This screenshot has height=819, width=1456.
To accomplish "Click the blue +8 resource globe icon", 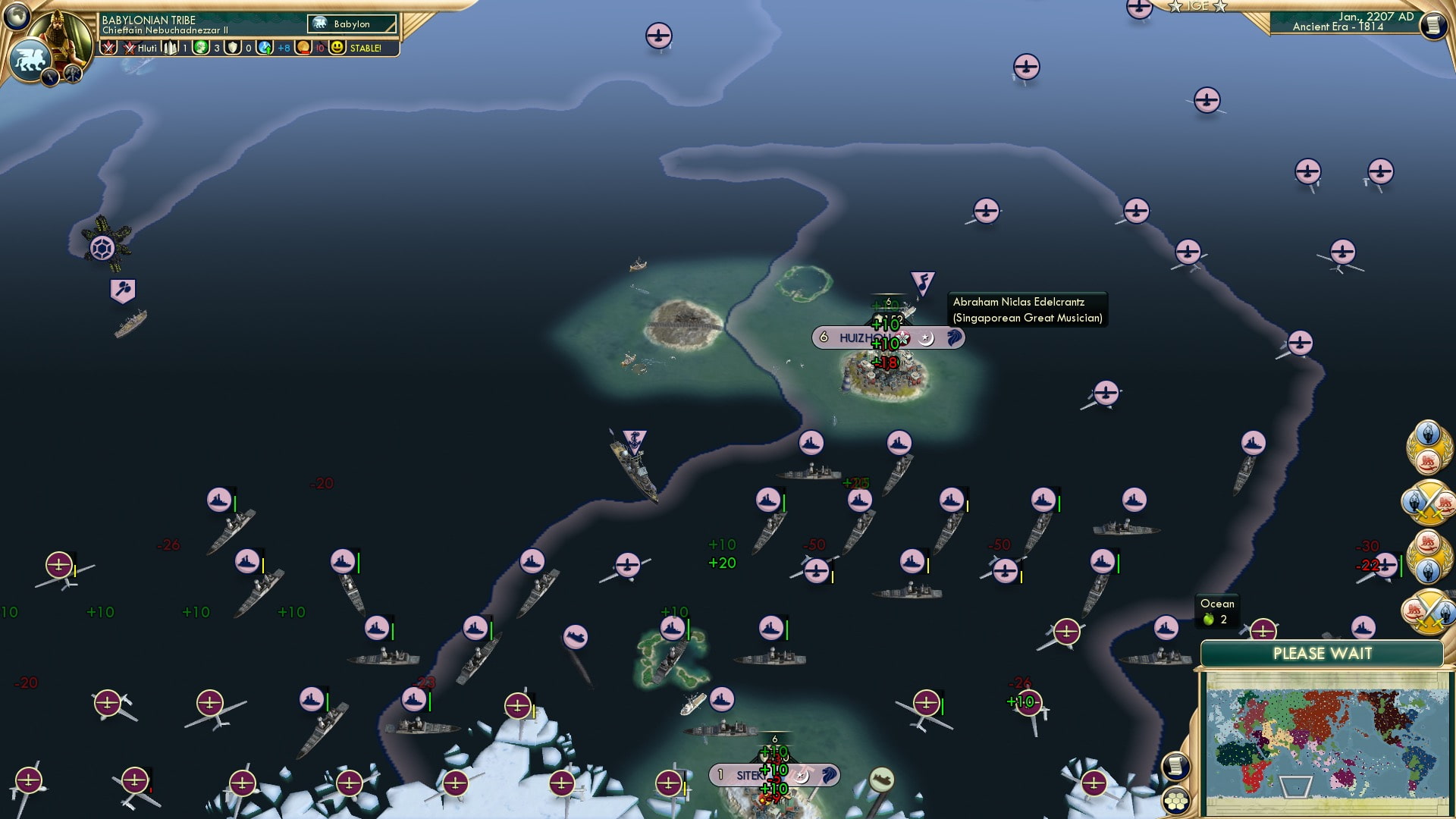I will 265,48.
